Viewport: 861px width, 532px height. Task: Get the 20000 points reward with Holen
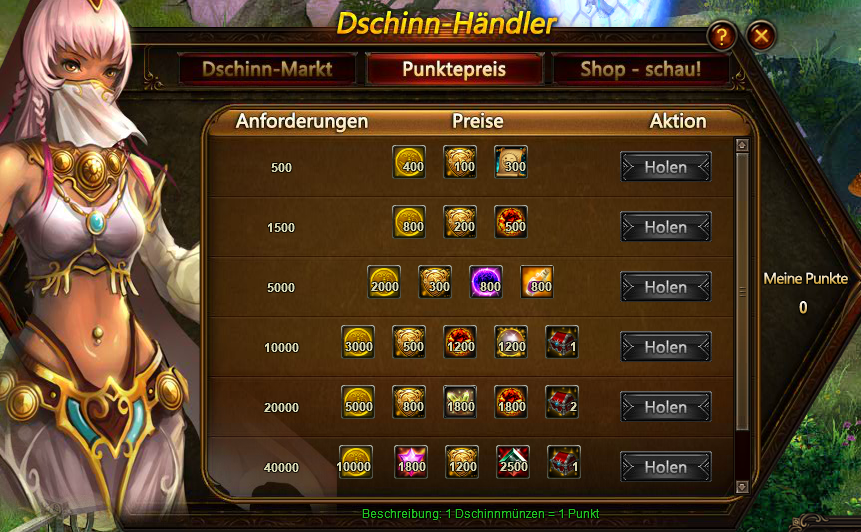(665, 407)
